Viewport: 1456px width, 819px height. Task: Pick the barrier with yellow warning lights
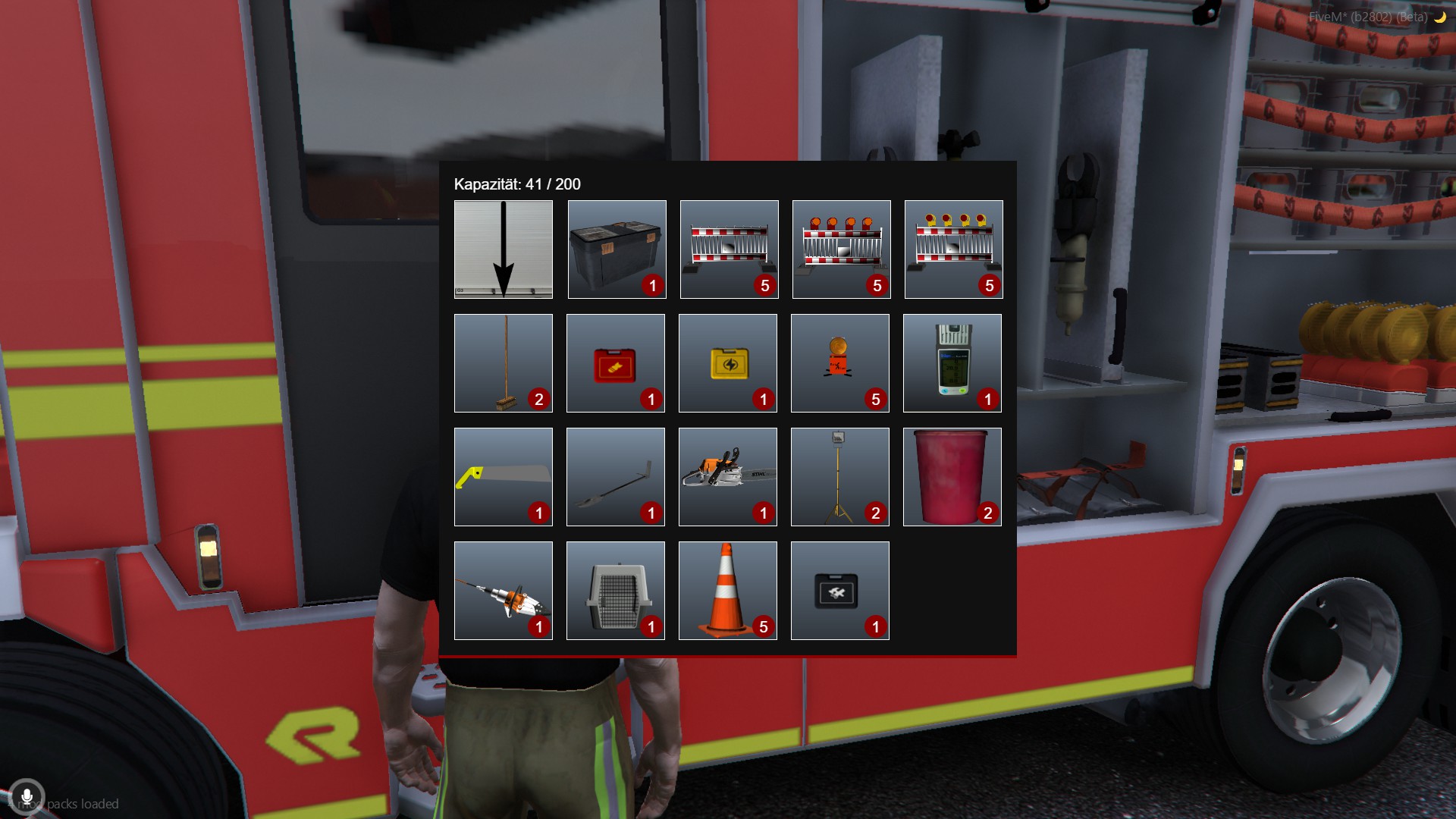pyautogui.click(x=953, y=249)
